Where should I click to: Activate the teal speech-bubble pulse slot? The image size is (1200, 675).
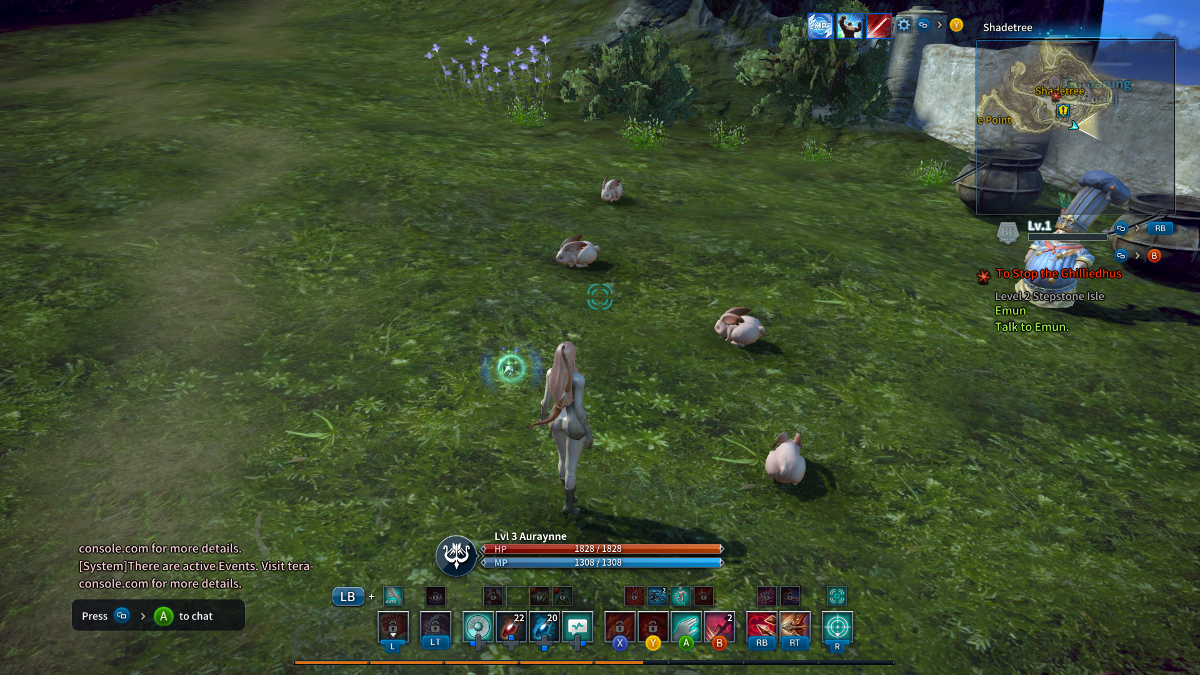tap(577, 627)
